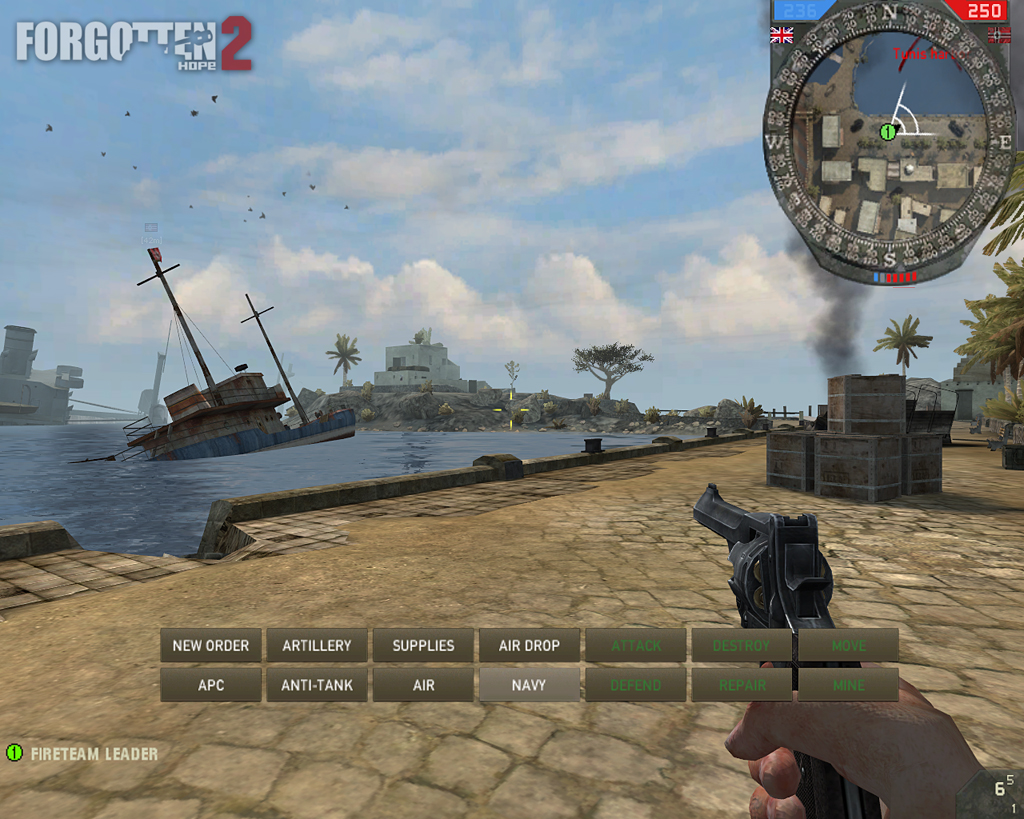1024x819 pixels.
Task: Call for an AIR DROP
Action: click(x=529, y=645)
